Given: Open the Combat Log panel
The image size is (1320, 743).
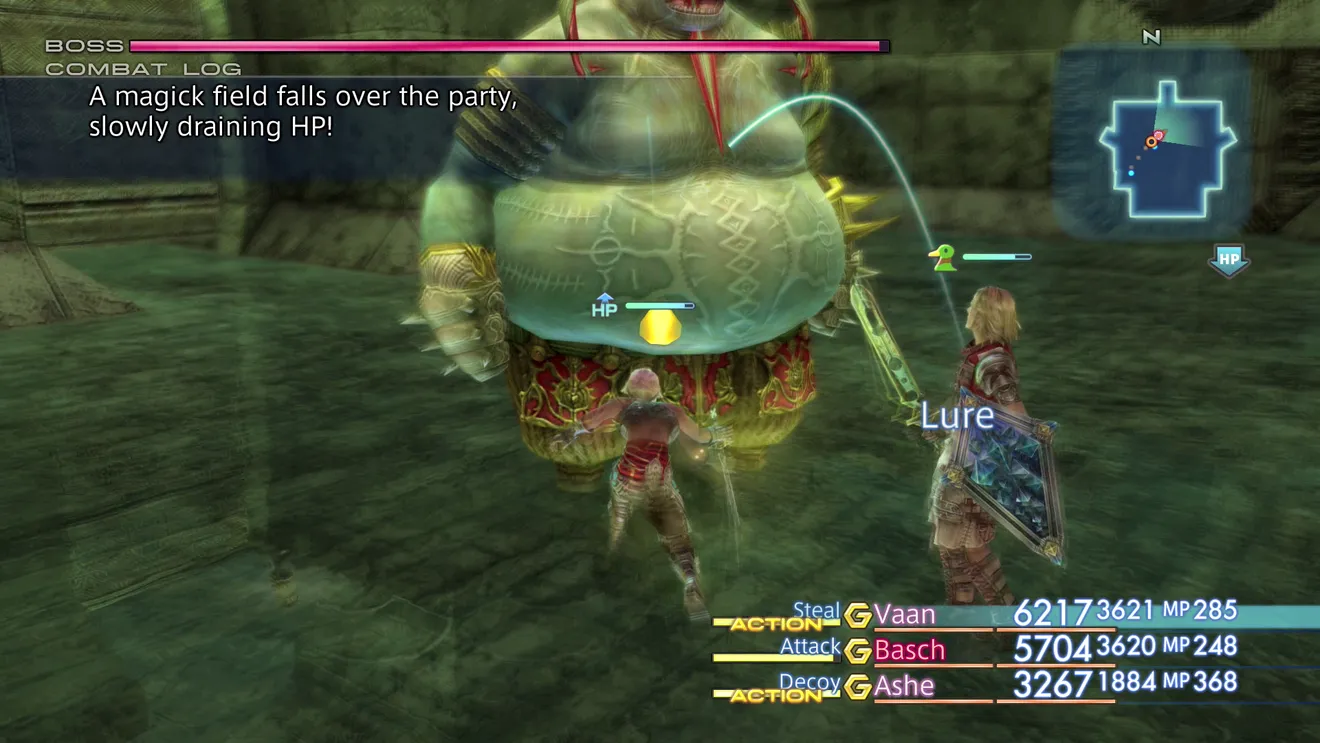Looking at the screenshot, I should coord(143,69).
